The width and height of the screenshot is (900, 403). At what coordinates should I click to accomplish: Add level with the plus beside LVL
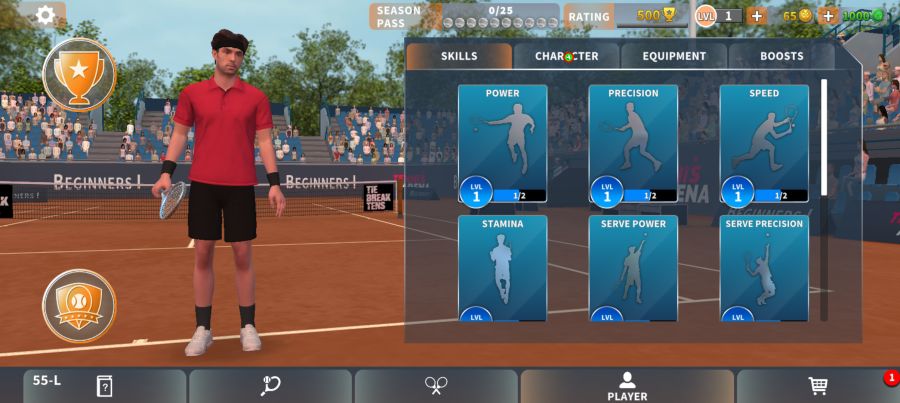pos(756,15)
